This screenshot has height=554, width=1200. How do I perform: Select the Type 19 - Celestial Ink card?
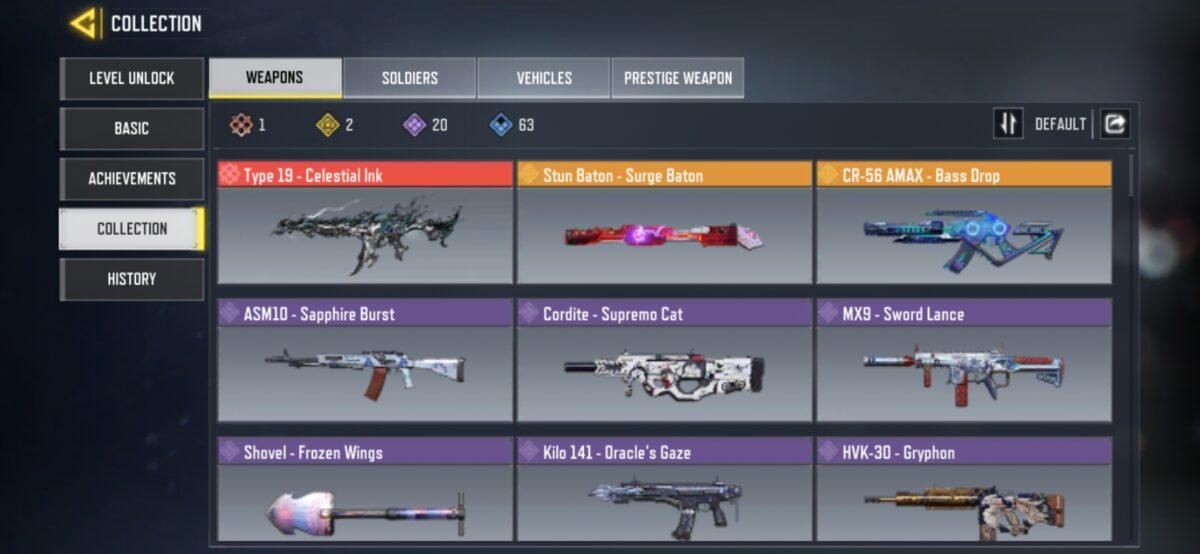pos(365,222)
